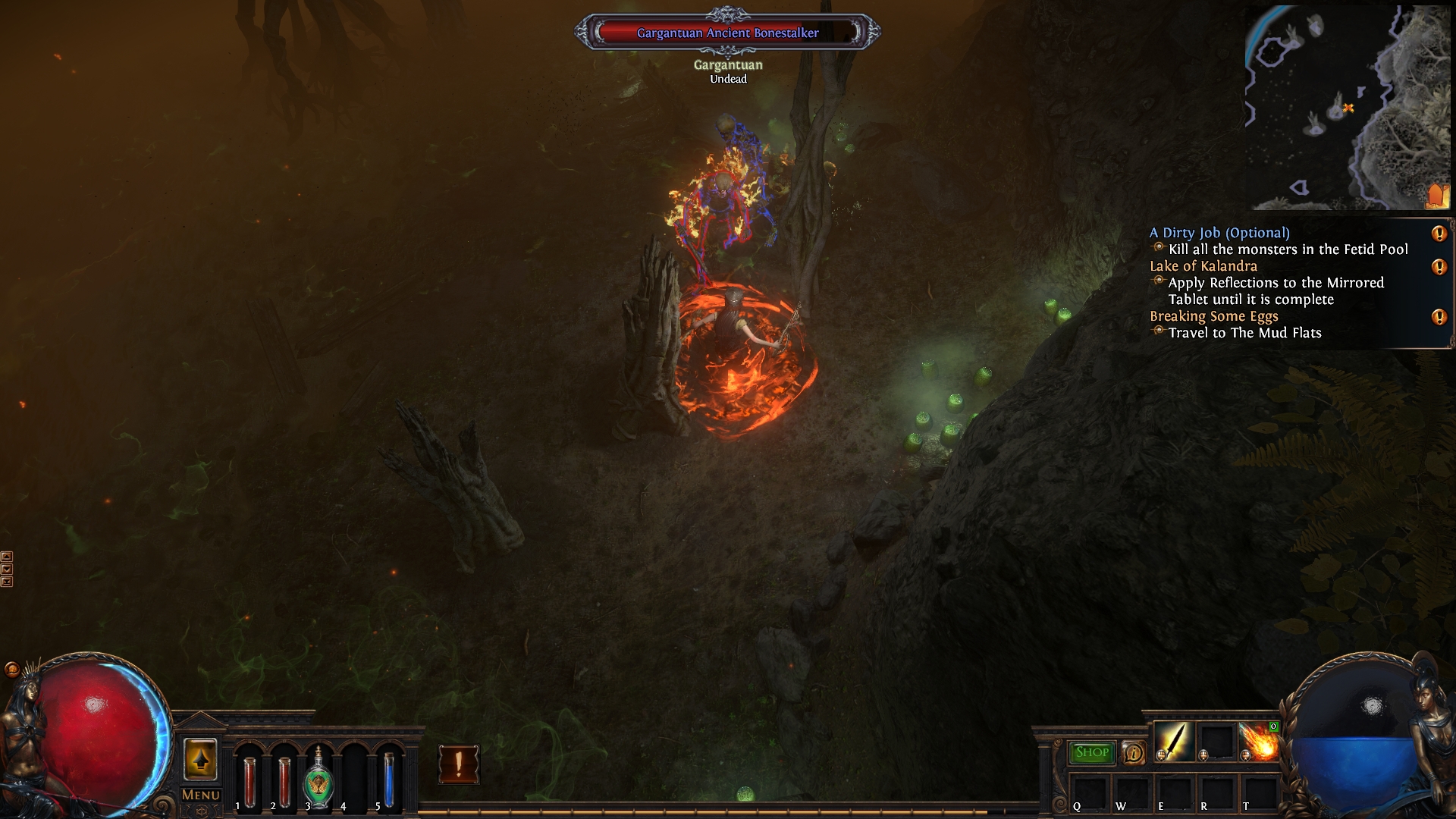Select the A Dirty Job quest entry
This screenshot has height=819, width=1456.
(1219, 233)
